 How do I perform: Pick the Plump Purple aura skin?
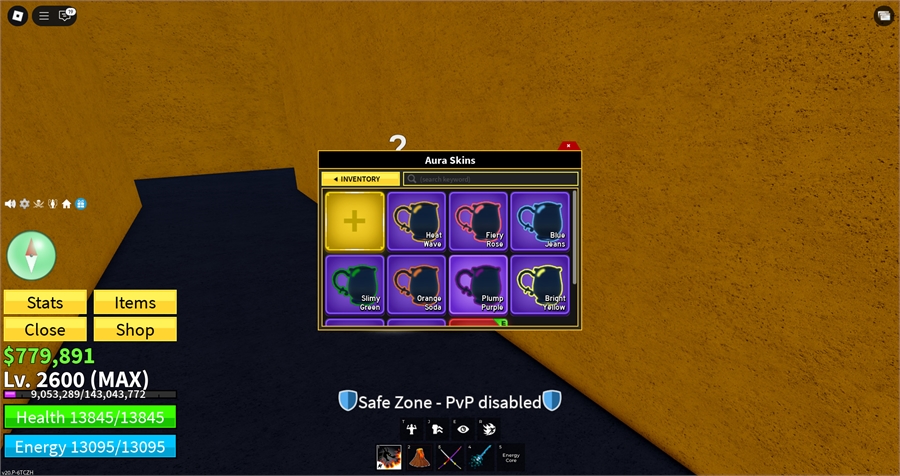[x=479, y=285]
